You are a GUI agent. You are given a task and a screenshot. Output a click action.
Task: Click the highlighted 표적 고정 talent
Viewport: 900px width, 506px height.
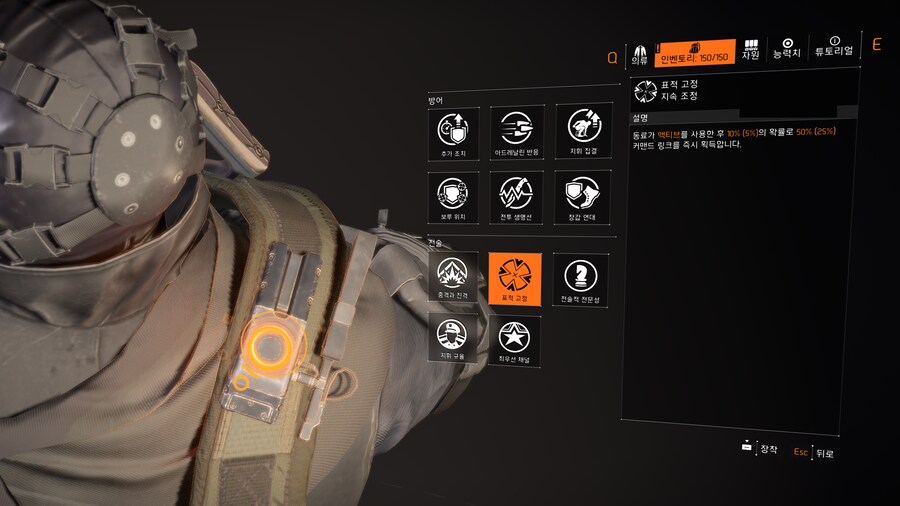point(515,278)
